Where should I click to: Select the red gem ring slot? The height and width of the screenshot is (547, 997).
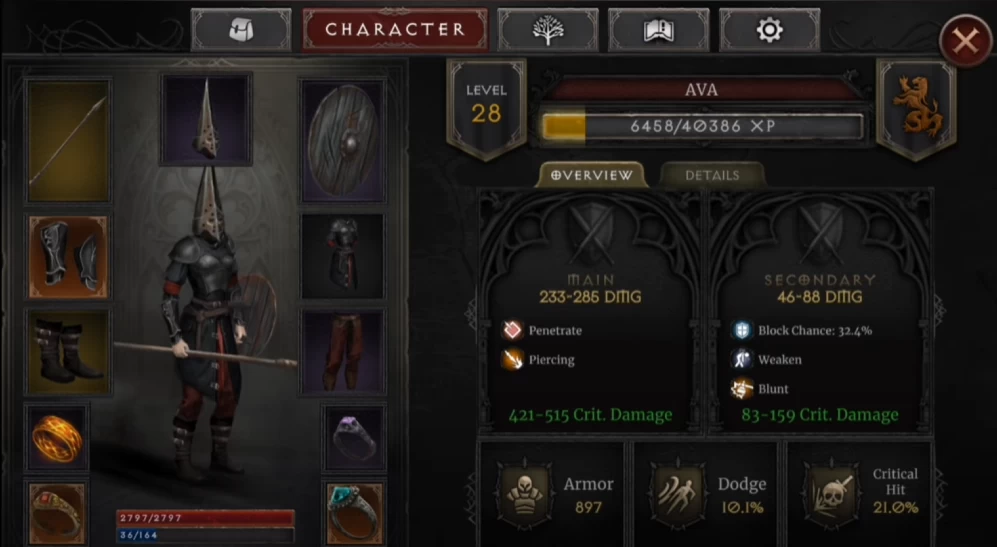57,510
